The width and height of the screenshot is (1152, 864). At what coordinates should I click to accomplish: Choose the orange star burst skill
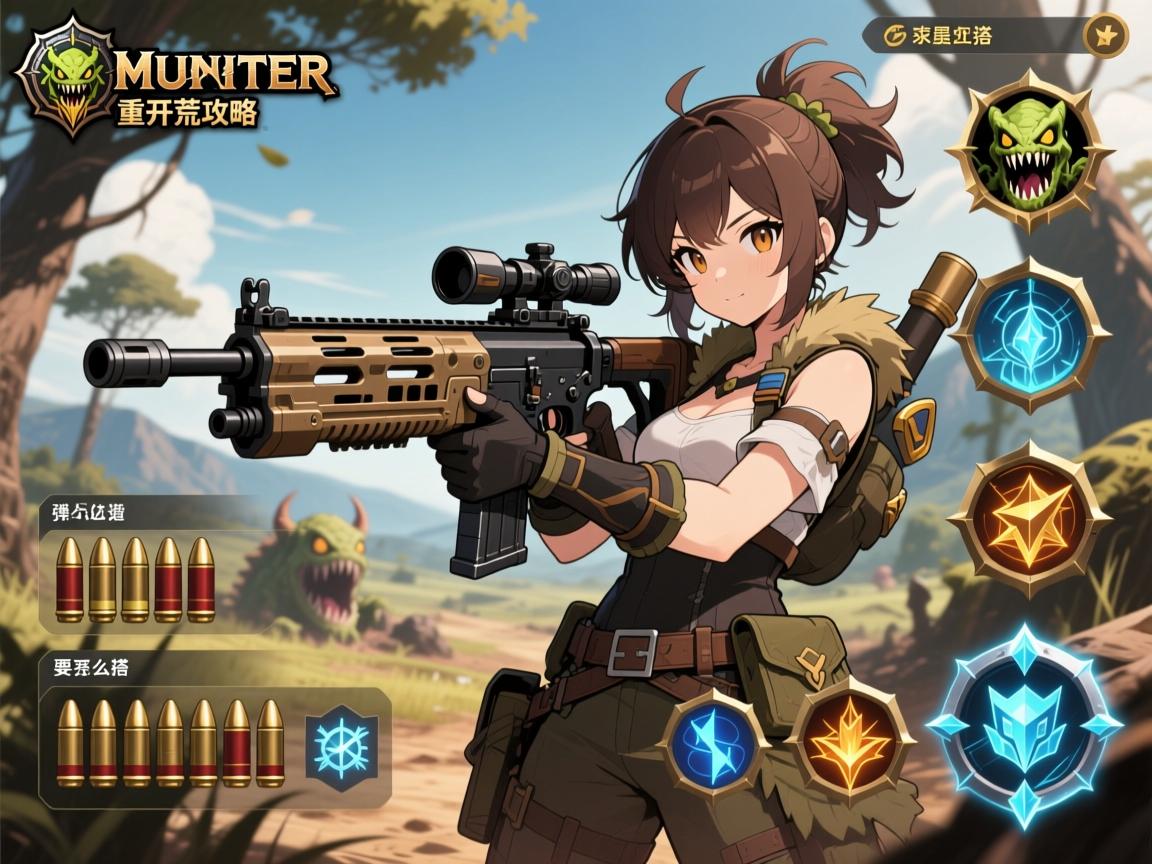point(1029,518)
